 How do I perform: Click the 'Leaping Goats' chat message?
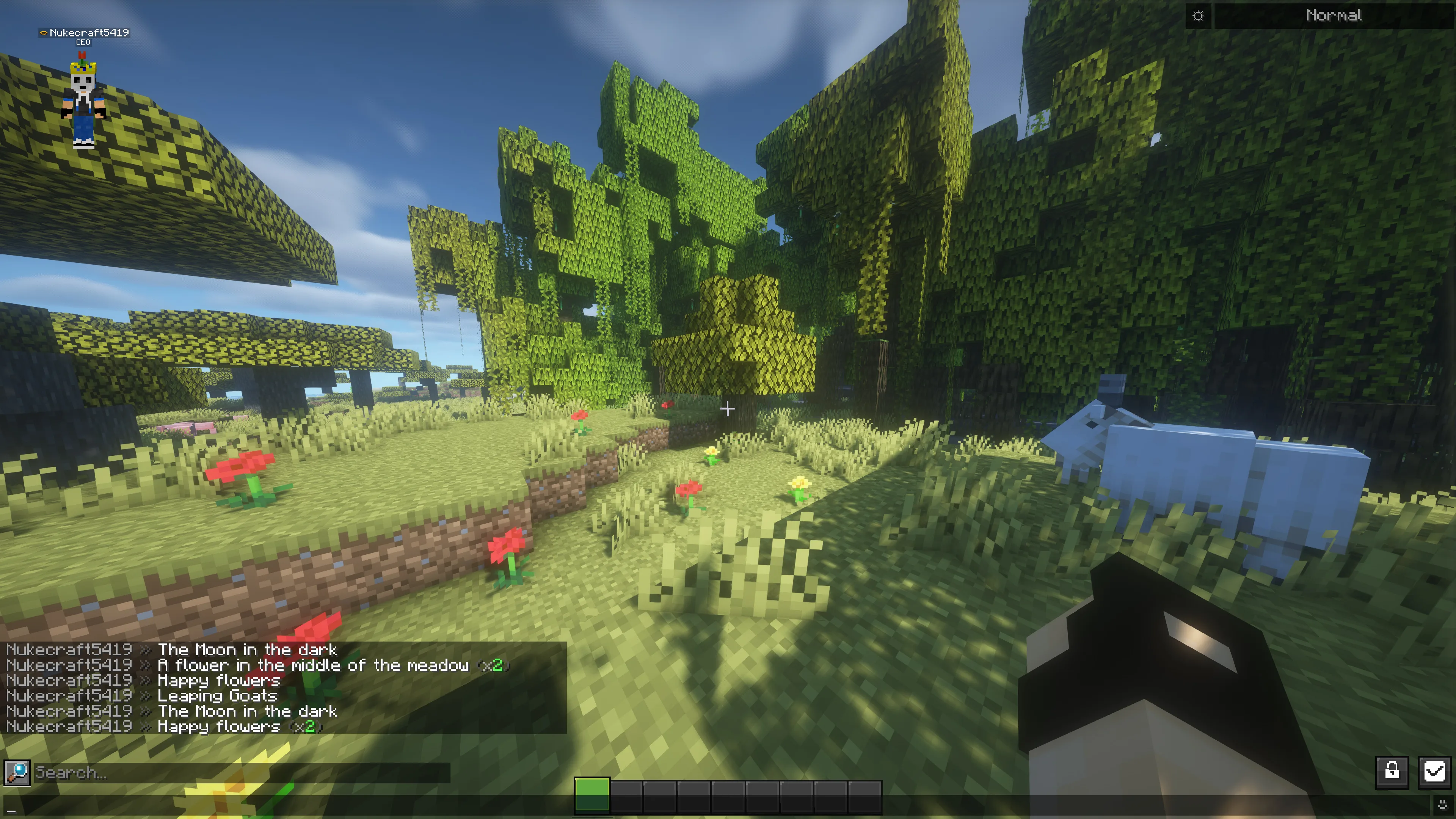[217, 696]
